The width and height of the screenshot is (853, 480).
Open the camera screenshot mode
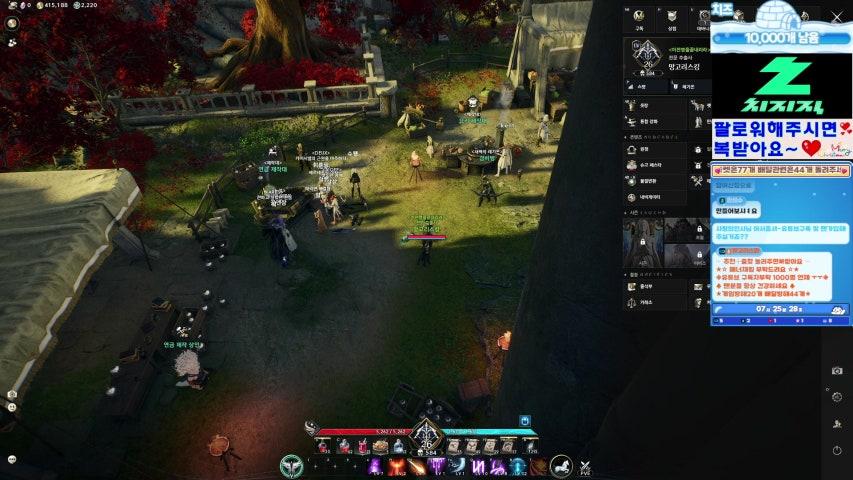pyautogui.click(x=836, y=371)
